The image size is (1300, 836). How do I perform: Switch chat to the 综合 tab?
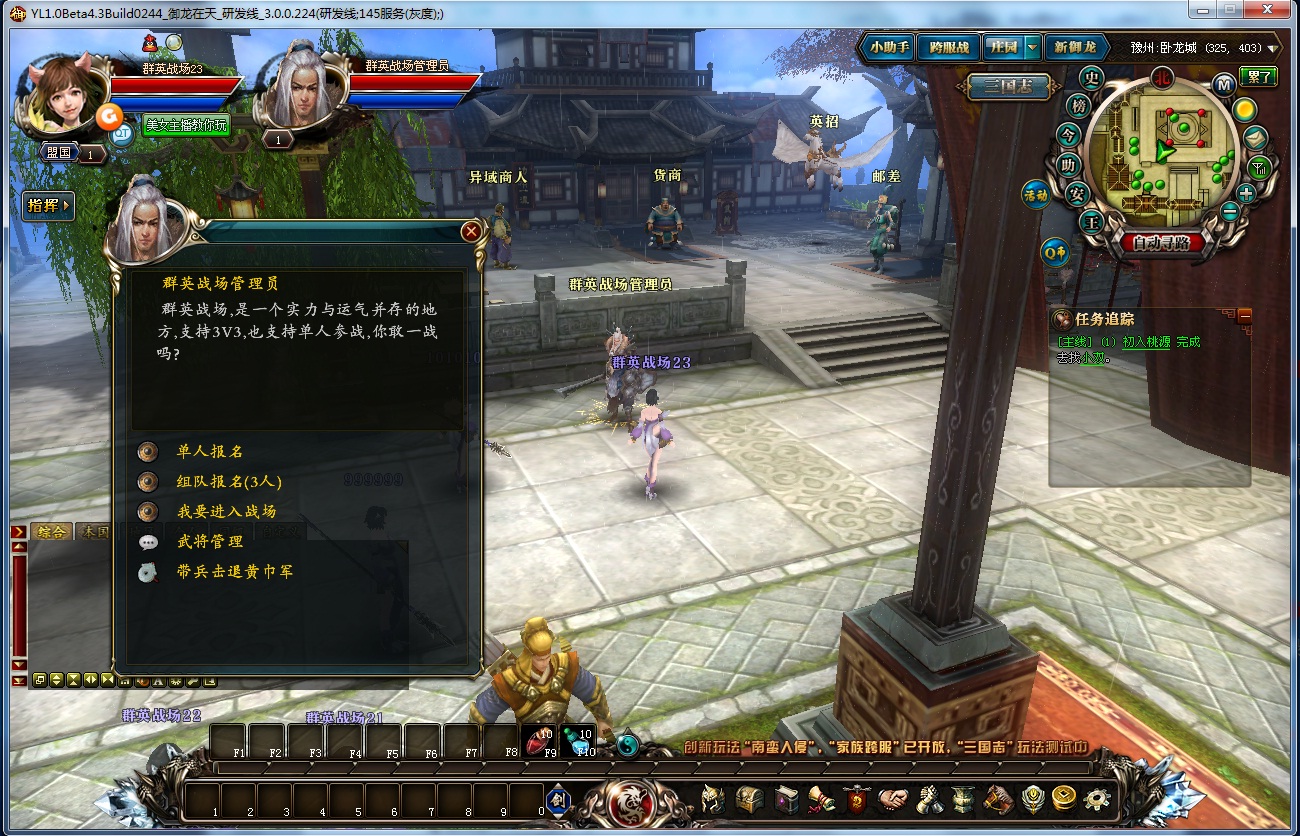(x=51, y=532)
